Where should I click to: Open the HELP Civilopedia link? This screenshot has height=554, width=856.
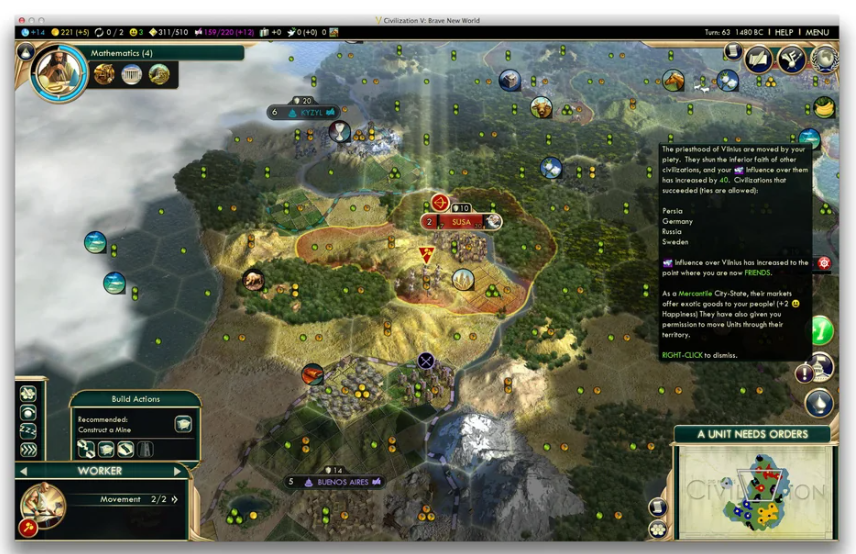point(784,32)
